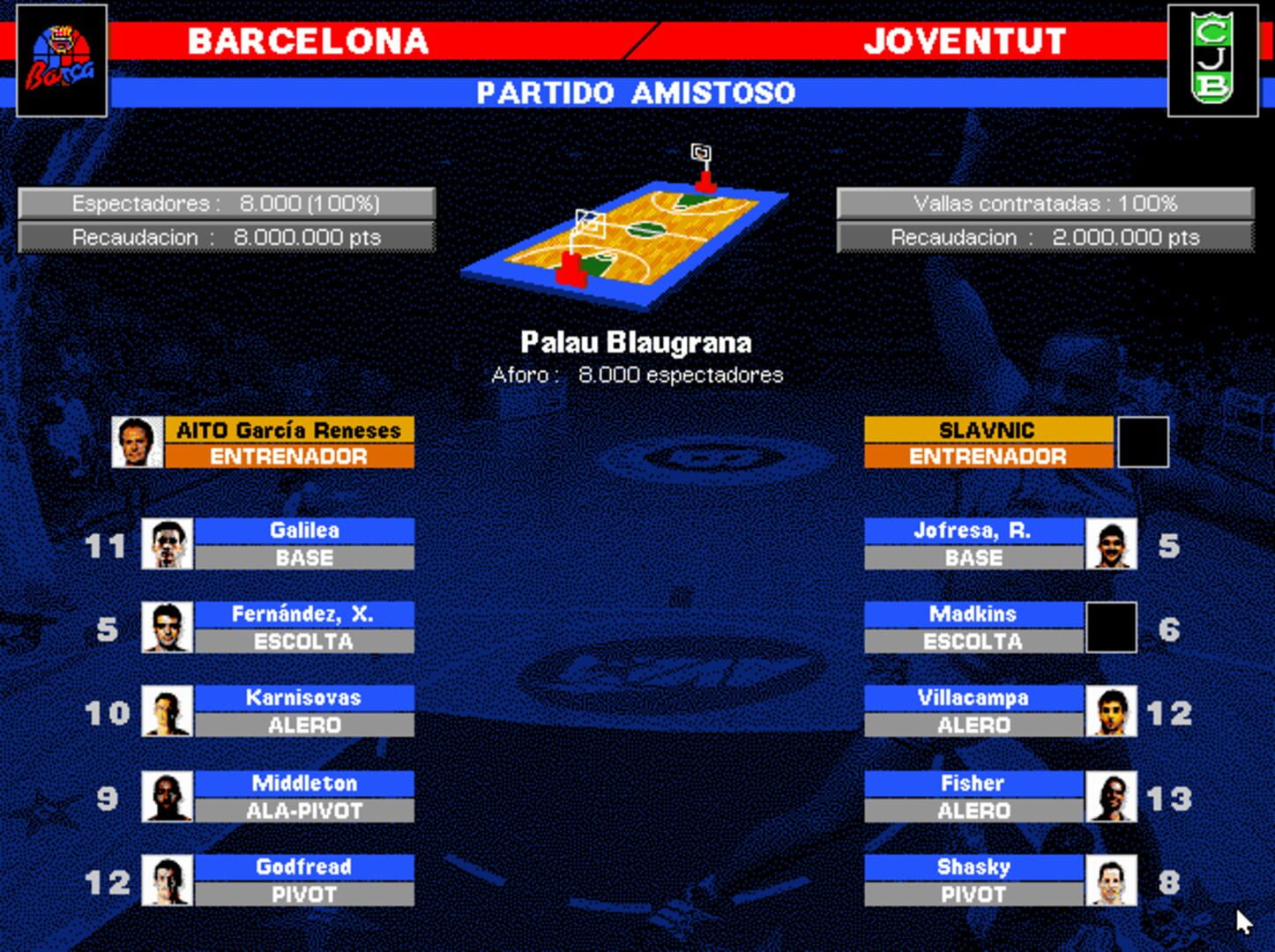Viewport: 1275px width, 952px height.
Task: Click the Espectadores 8.000 info bar
Action: [227, 202]
